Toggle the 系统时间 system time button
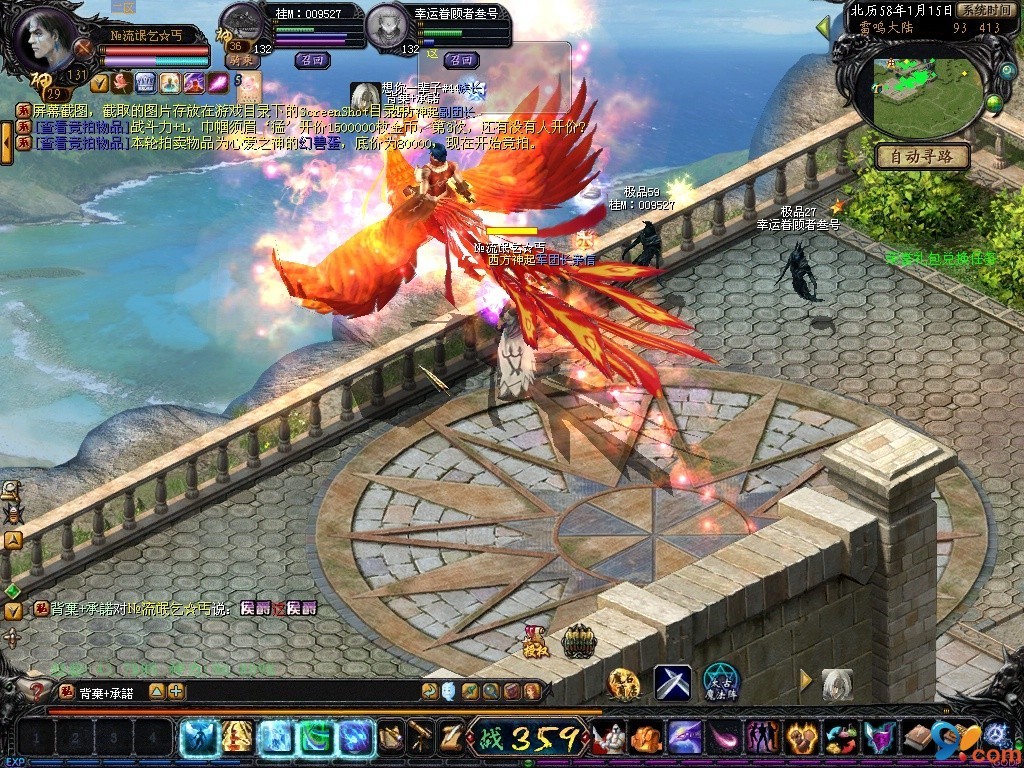The image size is (1024, 768). 987,9
